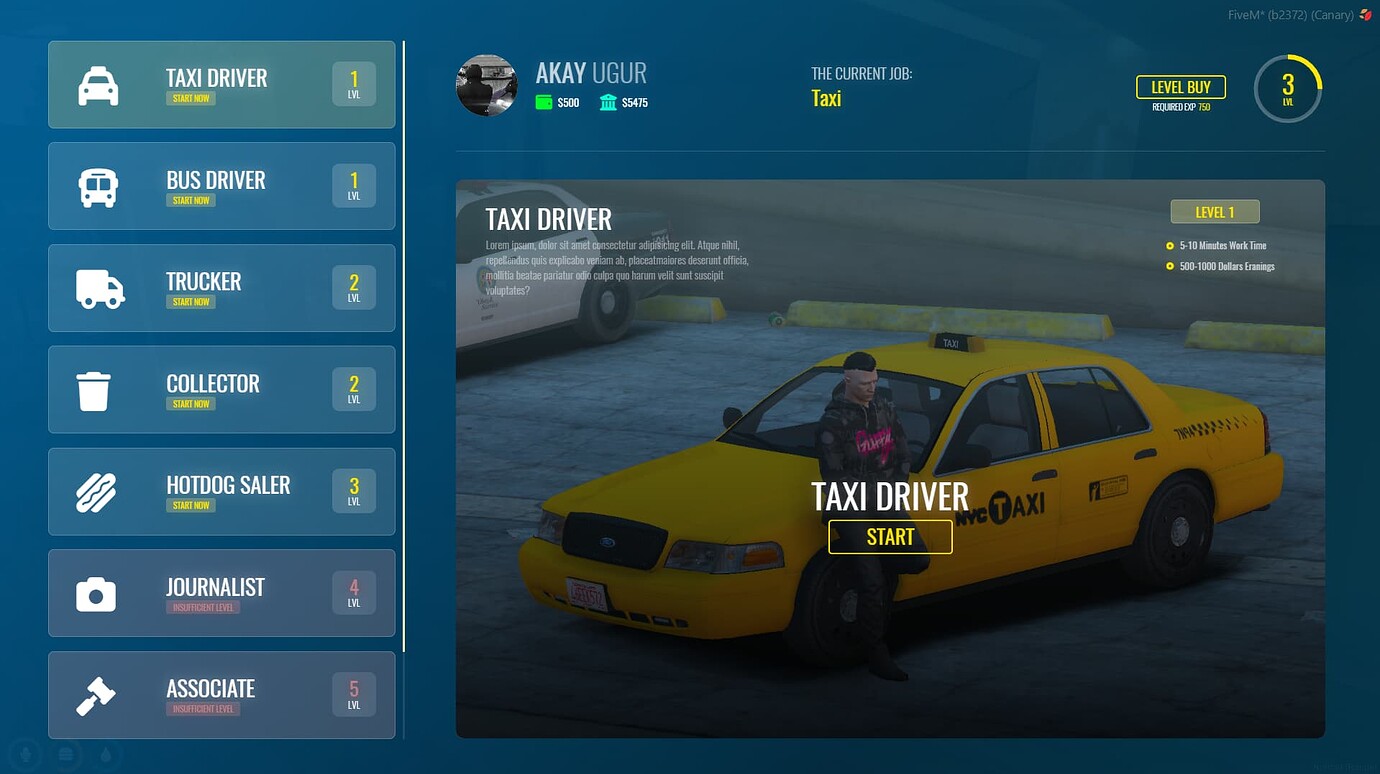Open the Trucker job entry
Screen dimensions: 1380x774
pos(221,288)
